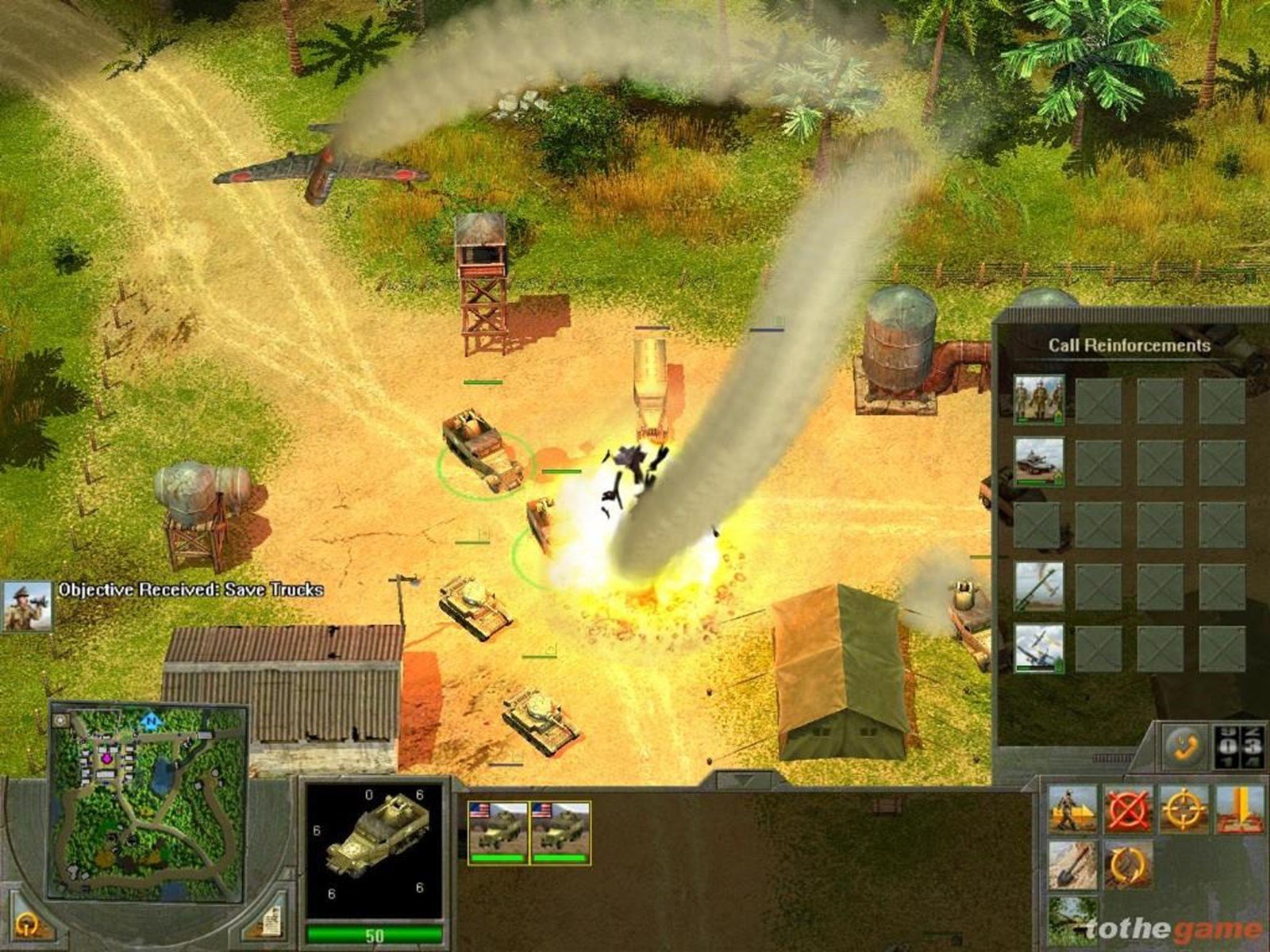Pick the artillery reinforcement slot

point(1038,587)
